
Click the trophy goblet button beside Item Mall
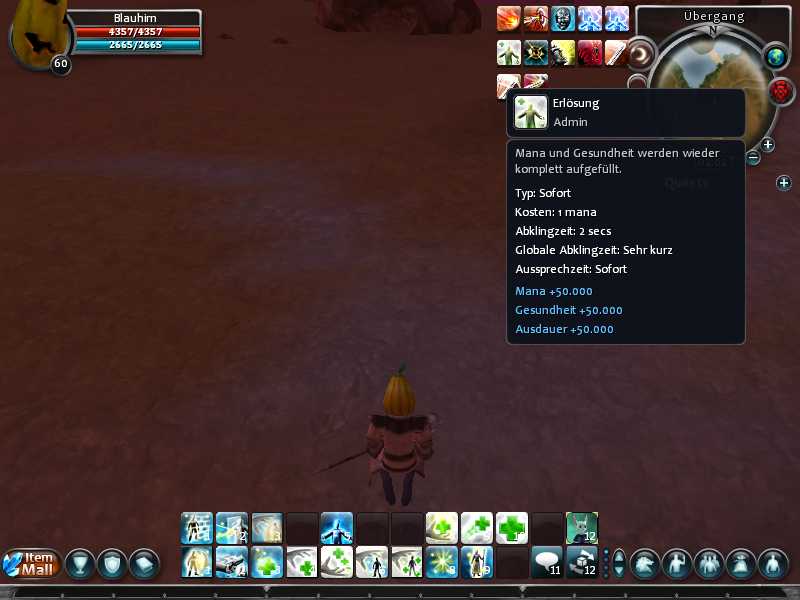(81, 564)
